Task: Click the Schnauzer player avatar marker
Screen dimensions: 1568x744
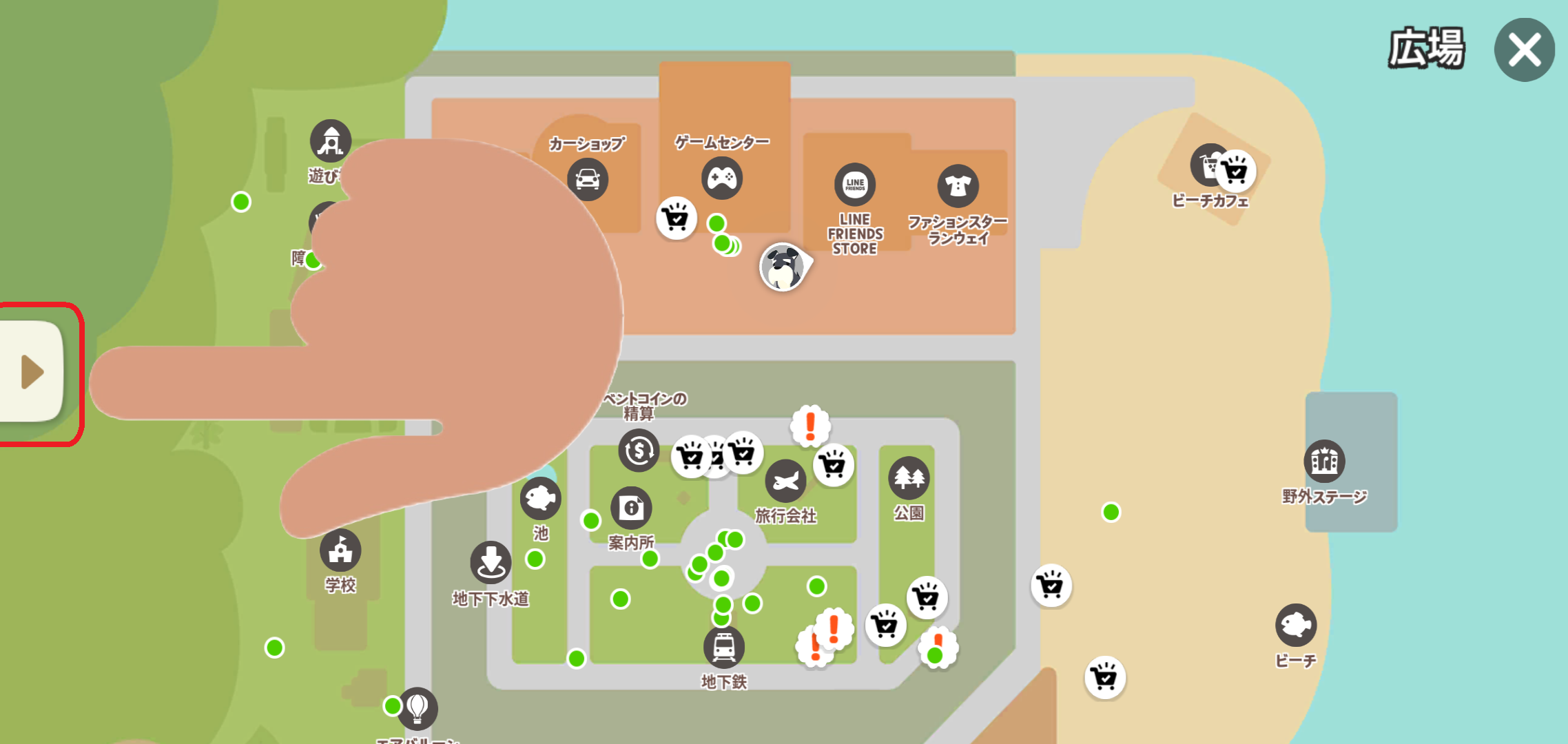Action: coord(783,267)
